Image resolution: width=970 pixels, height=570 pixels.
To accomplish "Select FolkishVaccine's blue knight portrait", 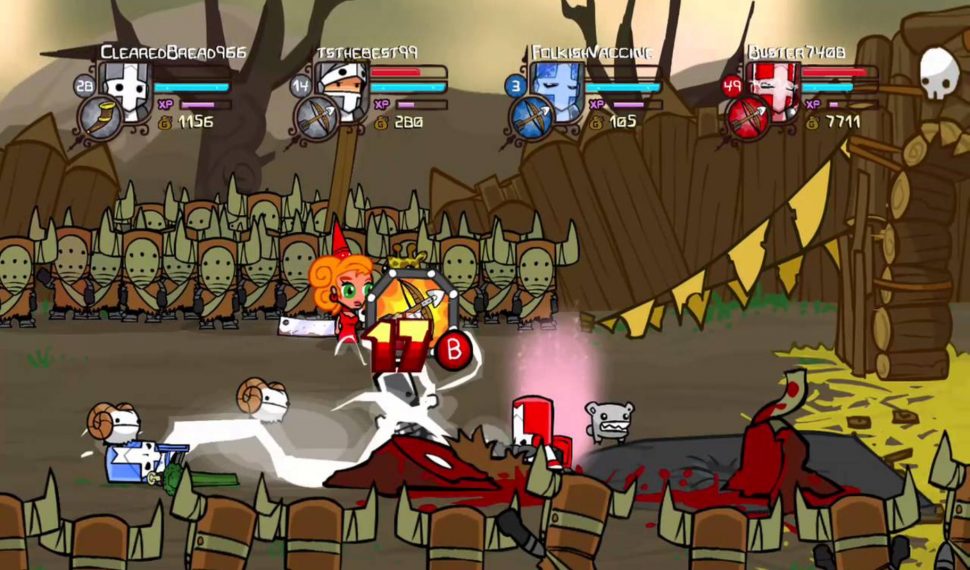I will tap(556, 88).
